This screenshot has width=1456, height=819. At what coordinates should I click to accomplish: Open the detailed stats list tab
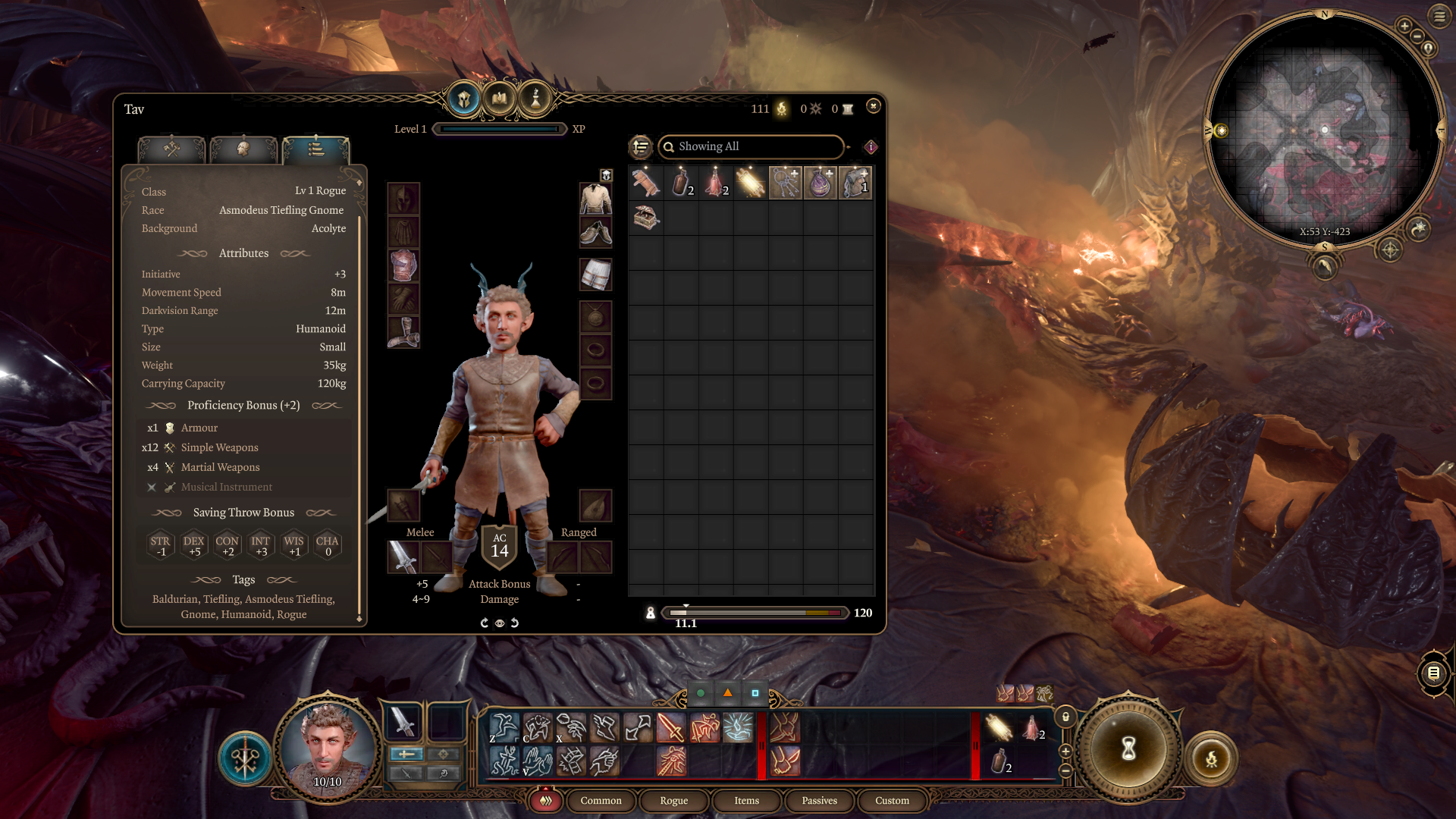pyautogui.click(x=316, y=149)
